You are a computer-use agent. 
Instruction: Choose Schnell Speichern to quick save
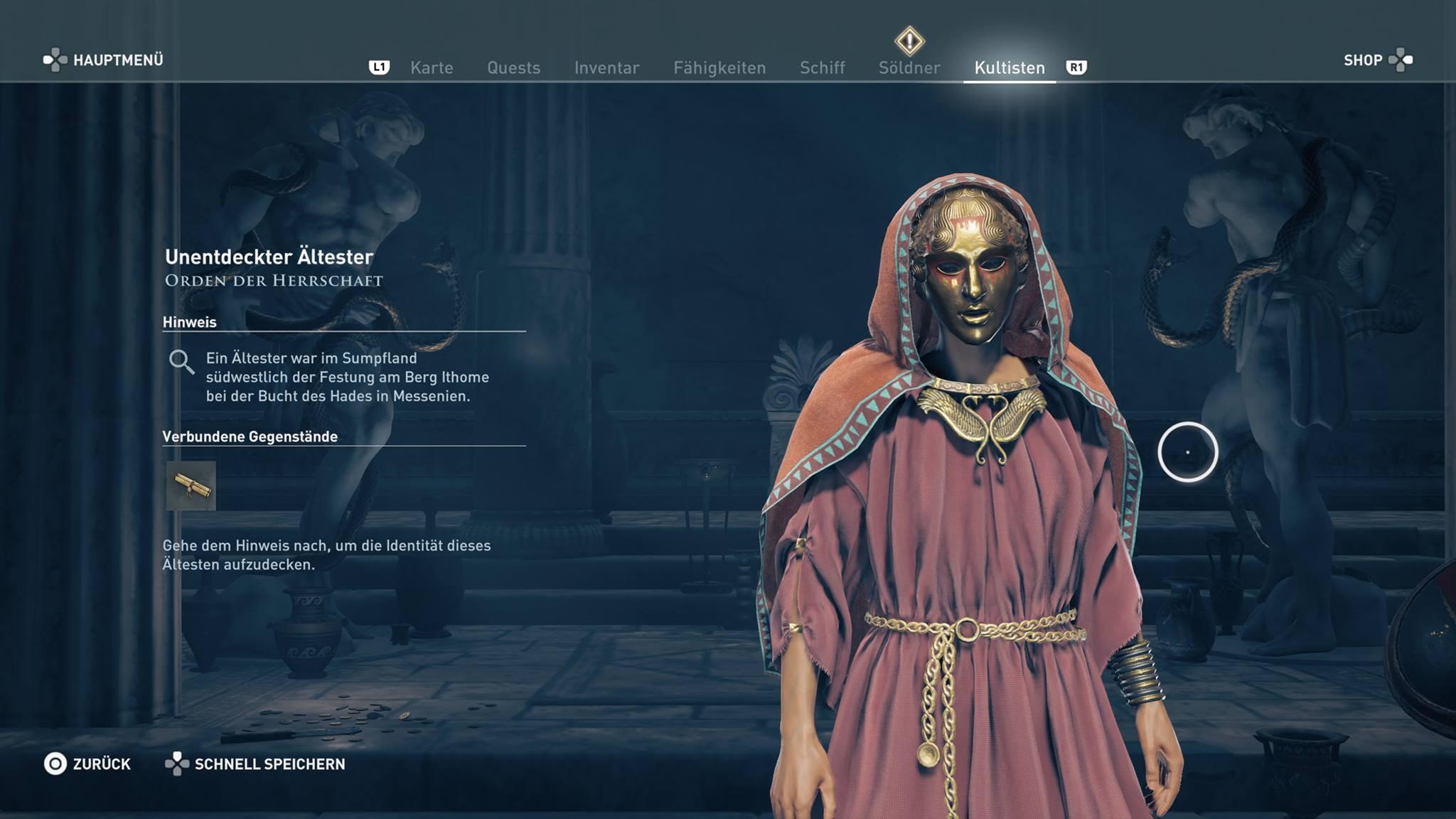[256, 764]
